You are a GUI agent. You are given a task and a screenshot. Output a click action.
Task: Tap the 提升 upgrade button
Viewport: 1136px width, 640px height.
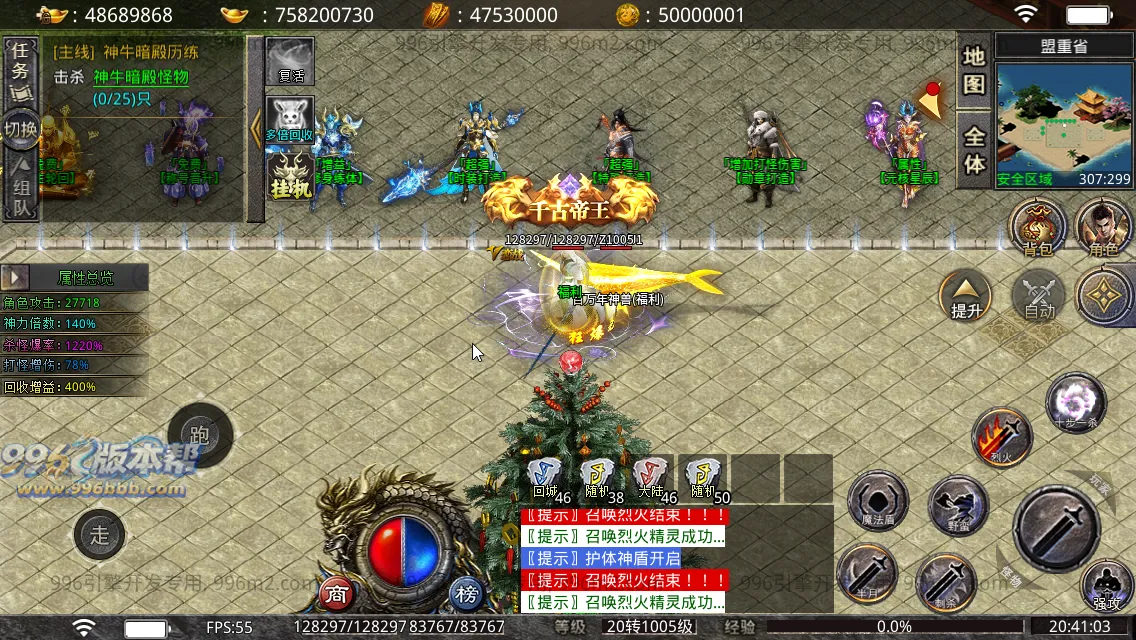coord(966,296)
